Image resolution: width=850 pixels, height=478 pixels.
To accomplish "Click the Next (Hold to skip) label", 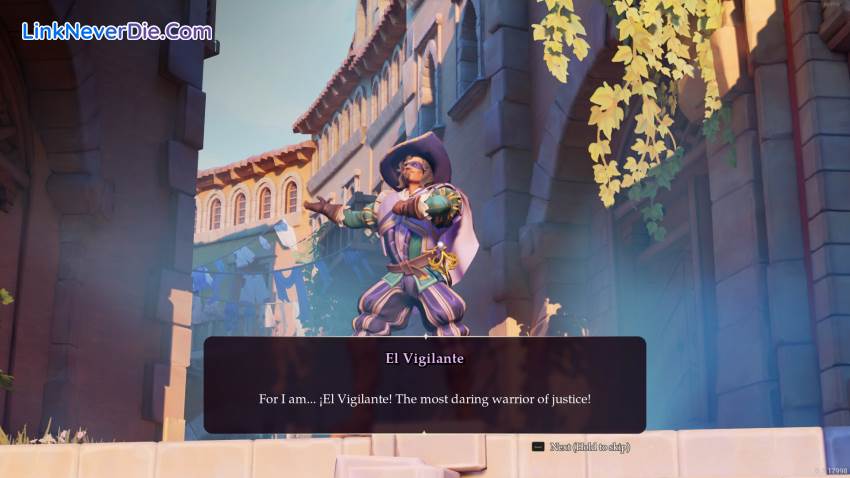I will pyautogui.click(x=589, y=447).
